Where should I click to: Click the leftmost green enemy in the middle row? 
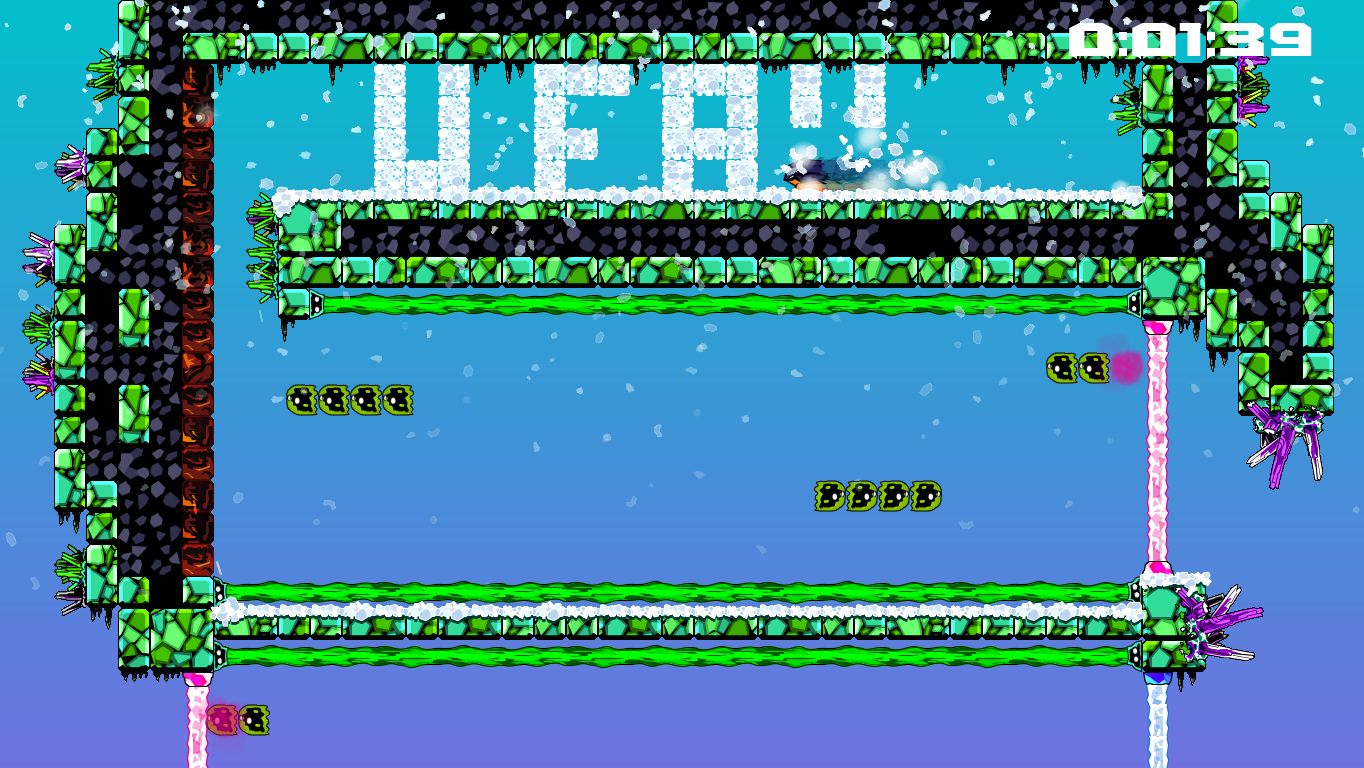click(299, 401)
